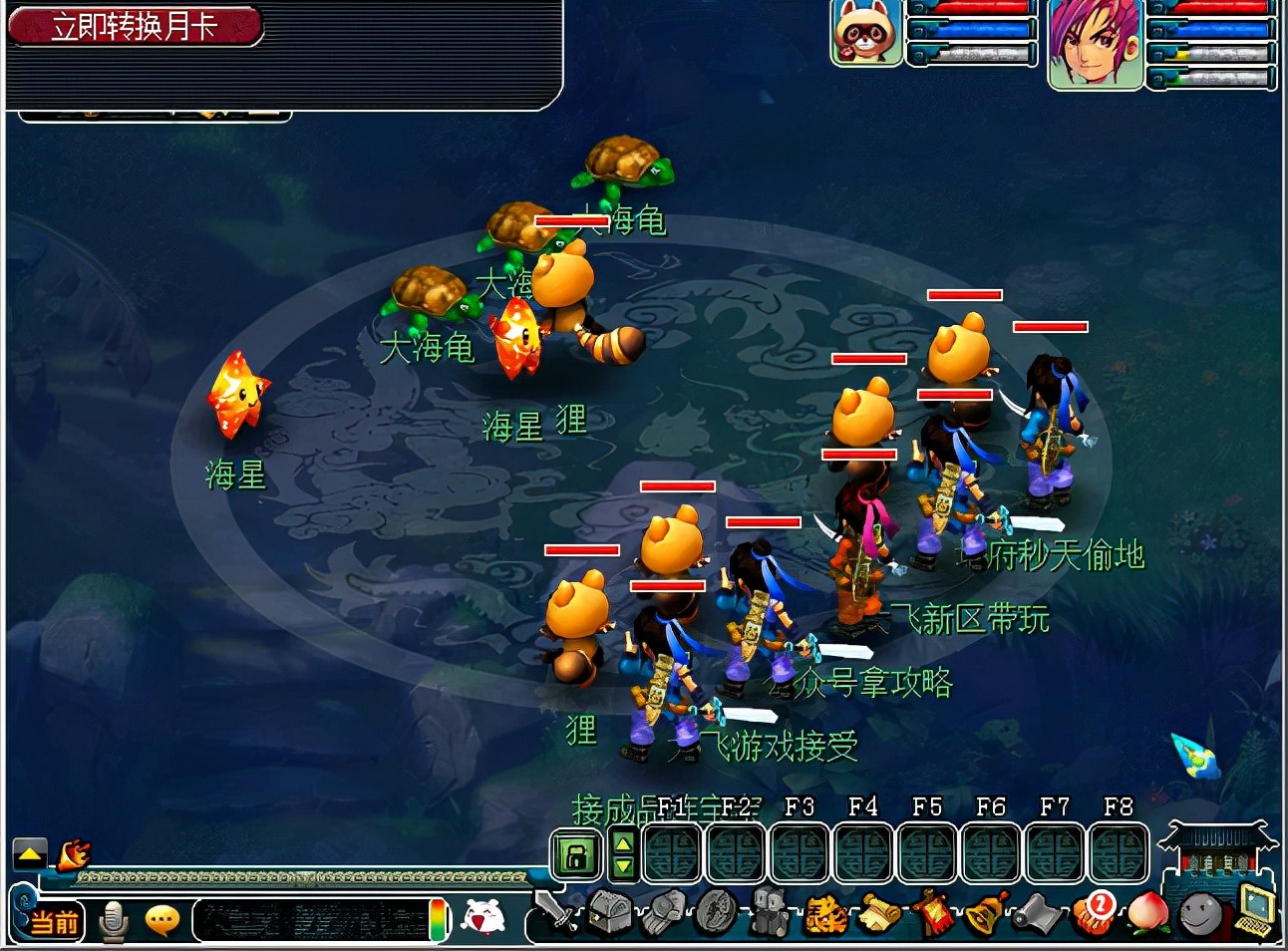Click the sword attack icon
Viewport: 1288px width, 951px height.
[554, 911]
